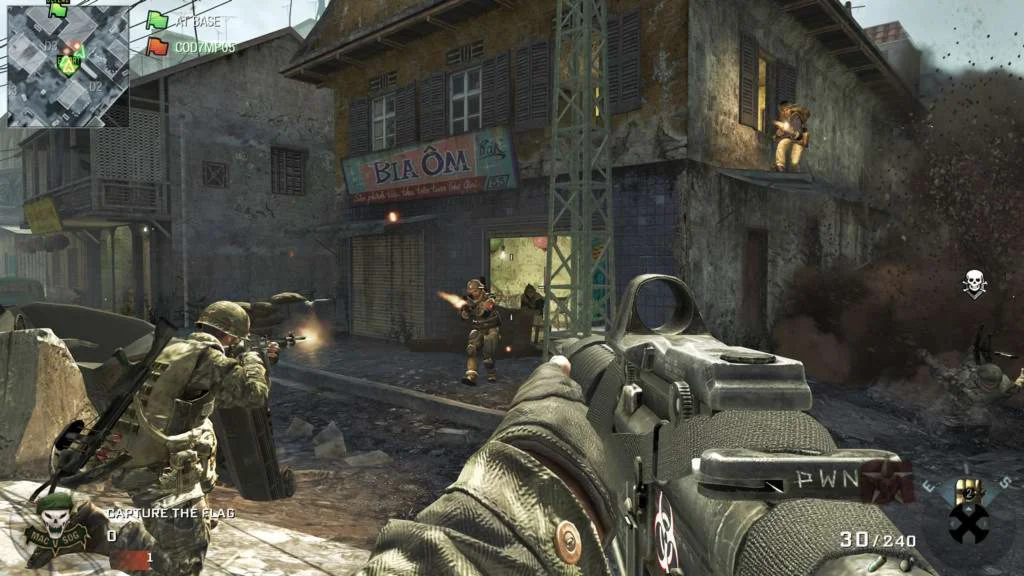Screen dimensions: 1024x576
Task: Click the white skull death marker
Action: (x=974, y=284)
